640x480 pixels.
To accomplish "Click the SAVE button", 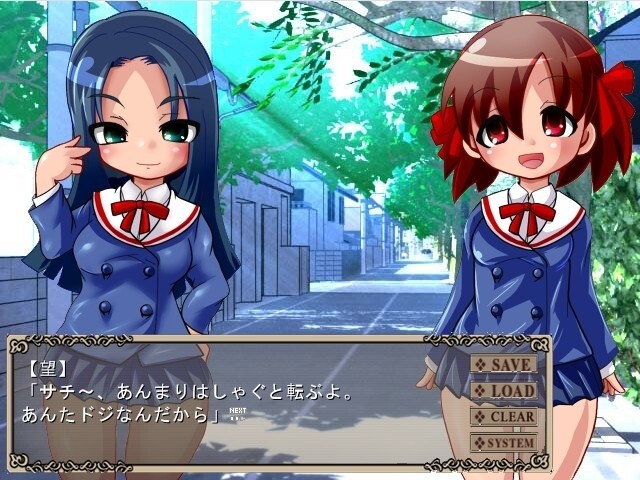I will 504,364.
